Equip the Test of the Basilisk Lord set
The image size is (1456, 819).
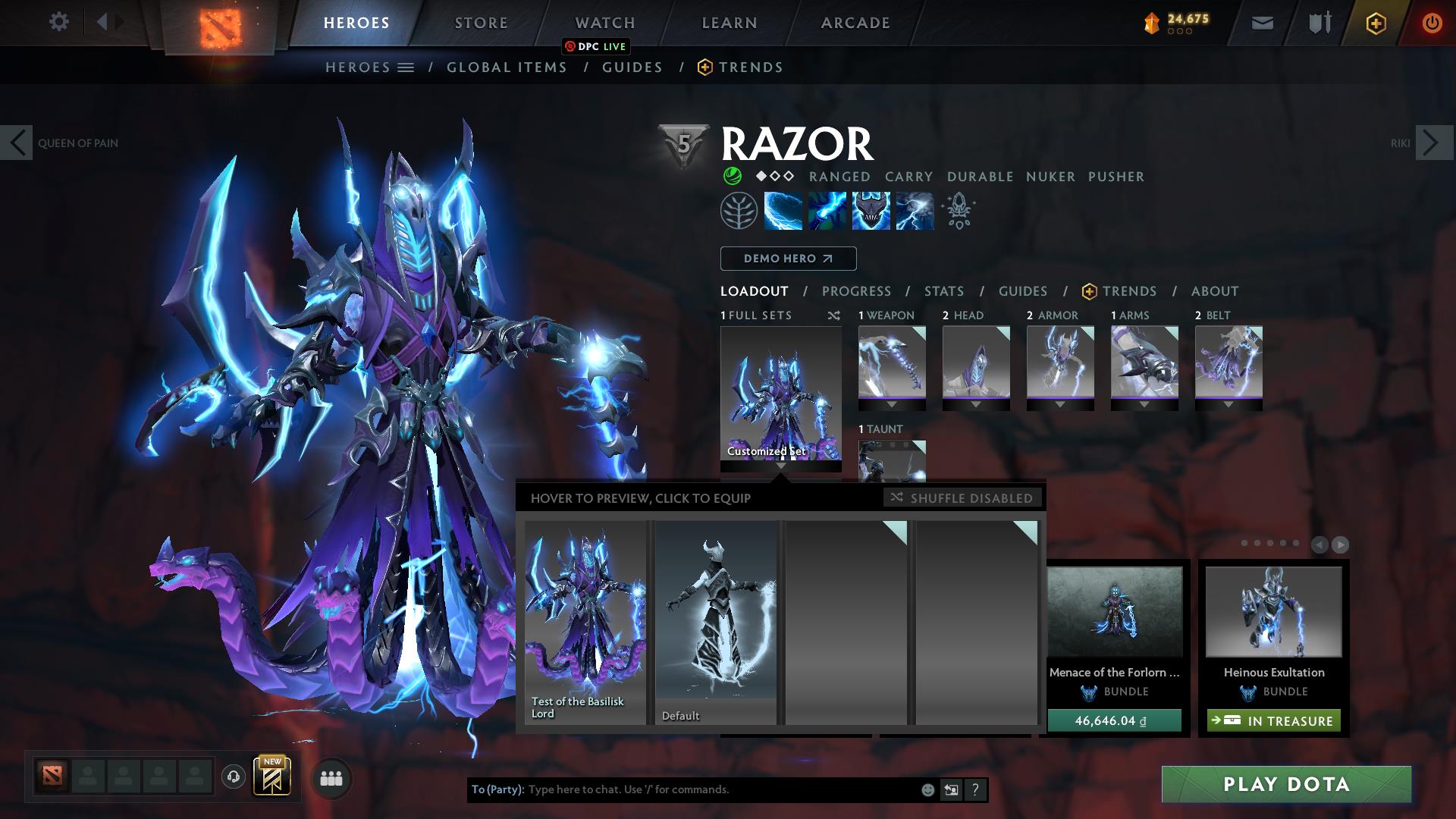pos(585,622)
